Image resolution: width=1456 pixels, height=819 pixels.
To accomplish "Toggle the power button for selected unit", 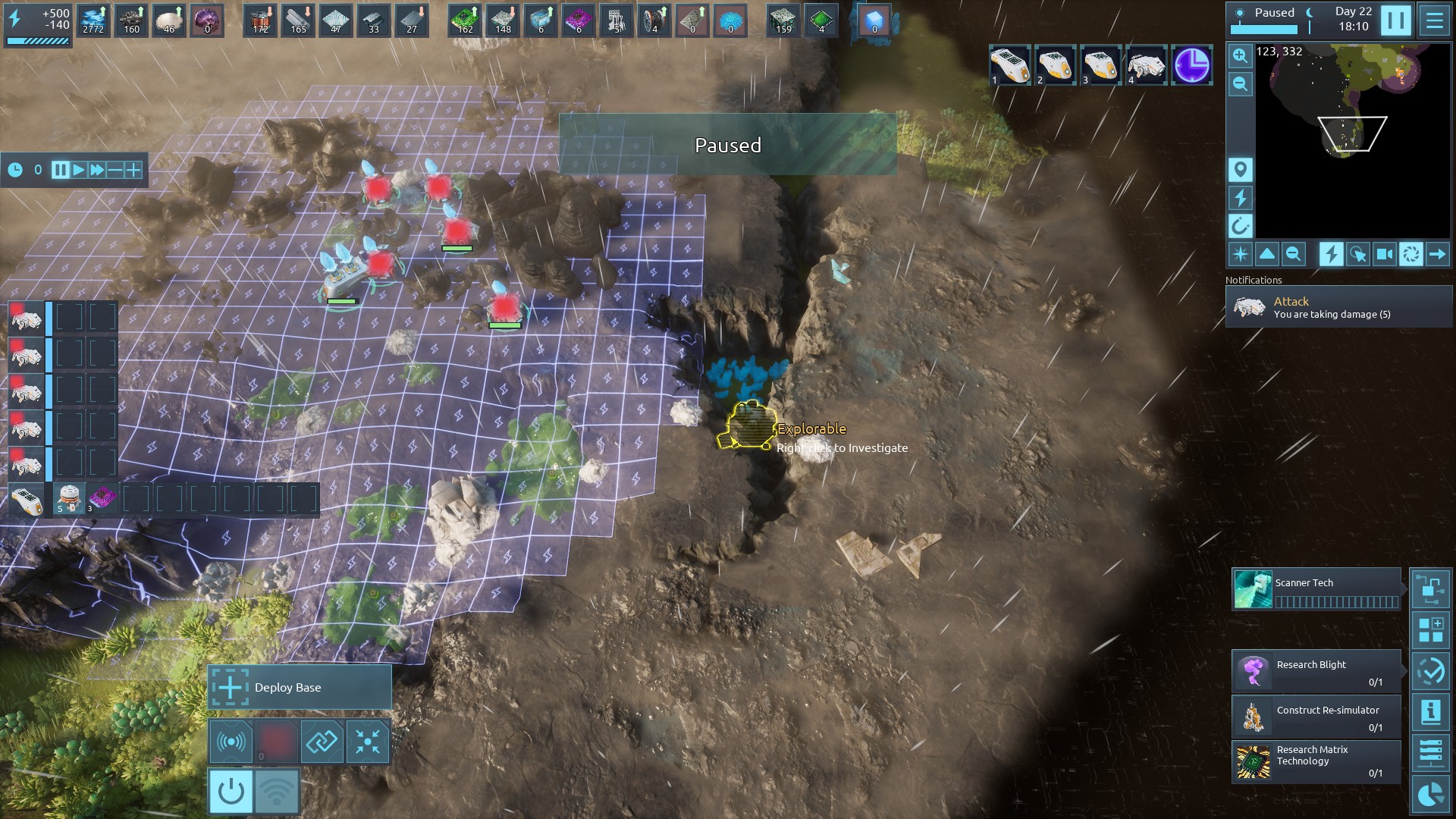I will tap(231, 791).
